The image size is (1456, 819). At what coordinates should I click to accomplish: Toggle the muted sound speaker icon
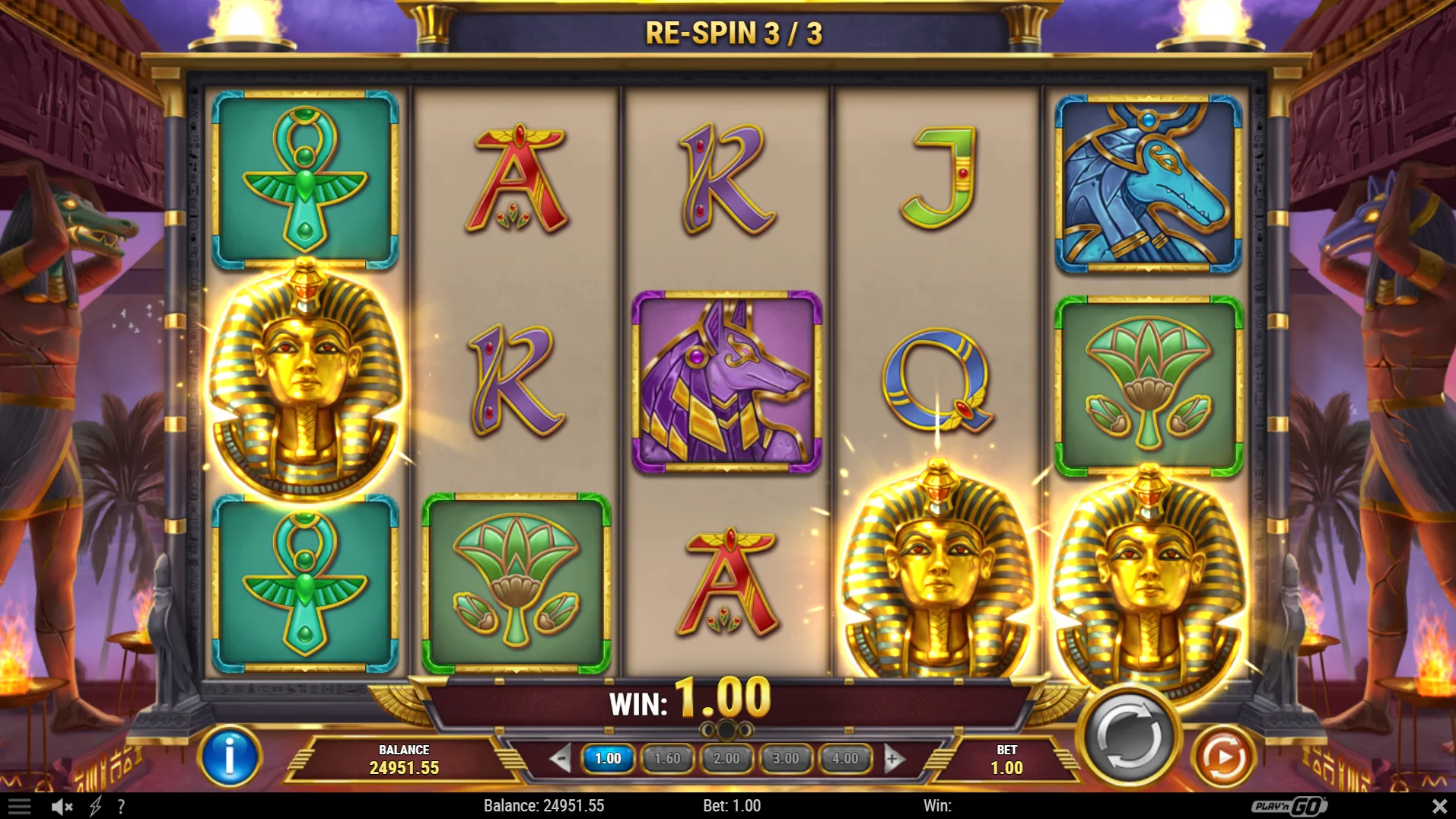(62, 806)
